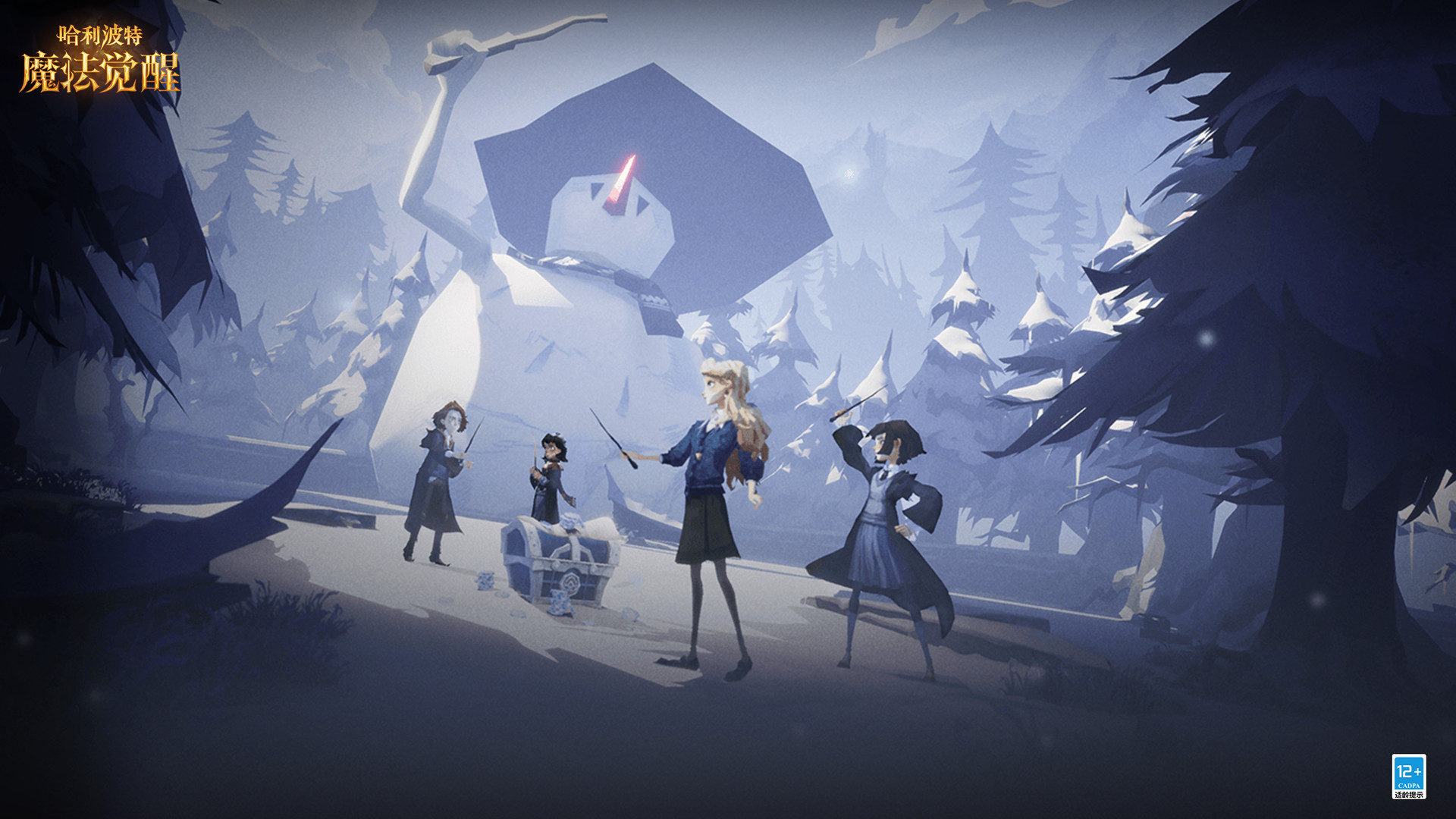Open the 12+ CADPA age rating notice
This screenshot has height=819, width=1456.
click(1408, 776)
